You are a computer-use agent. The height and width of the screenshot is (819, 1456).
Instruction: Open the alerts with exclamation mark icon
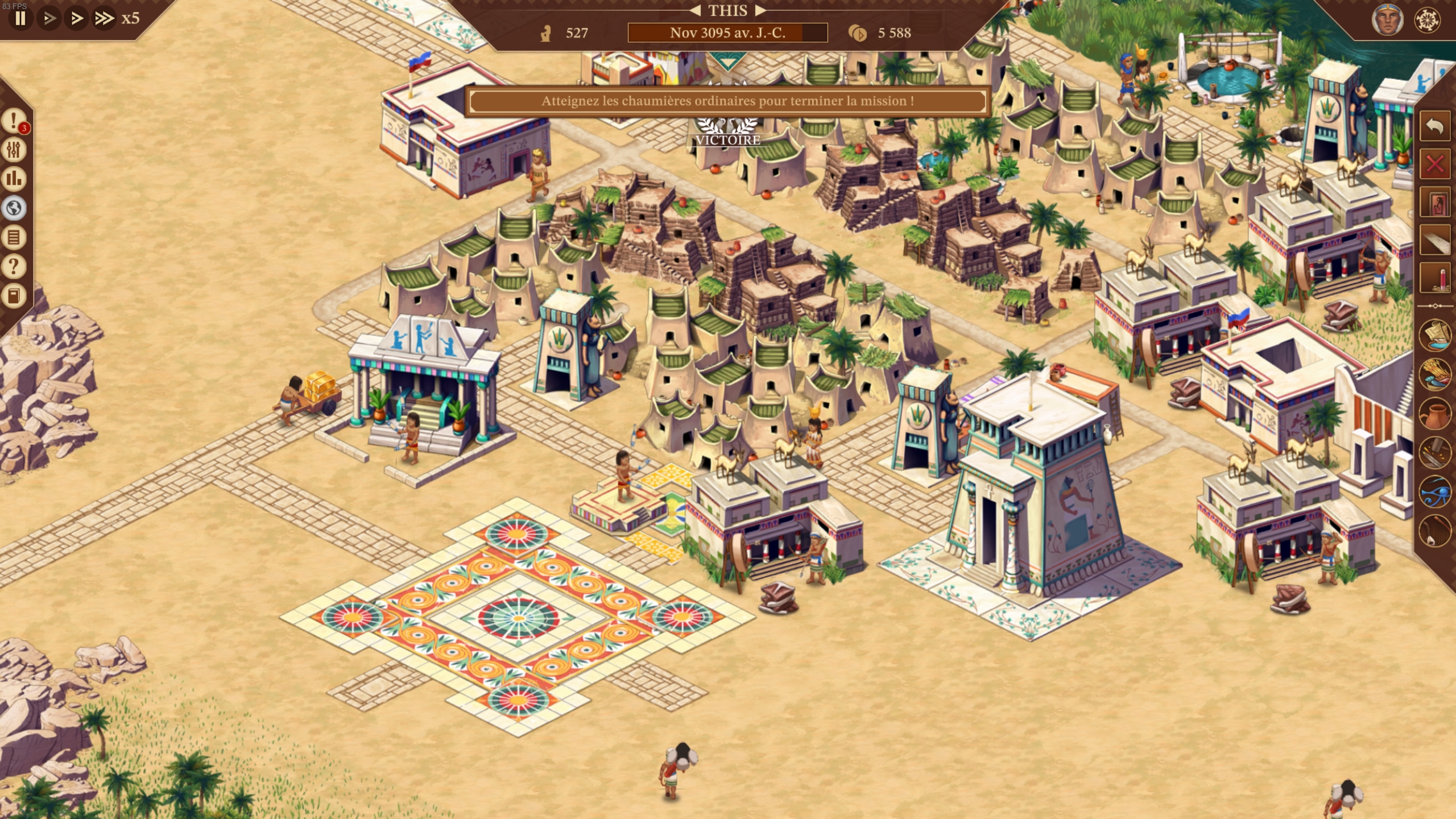(14, 121)
